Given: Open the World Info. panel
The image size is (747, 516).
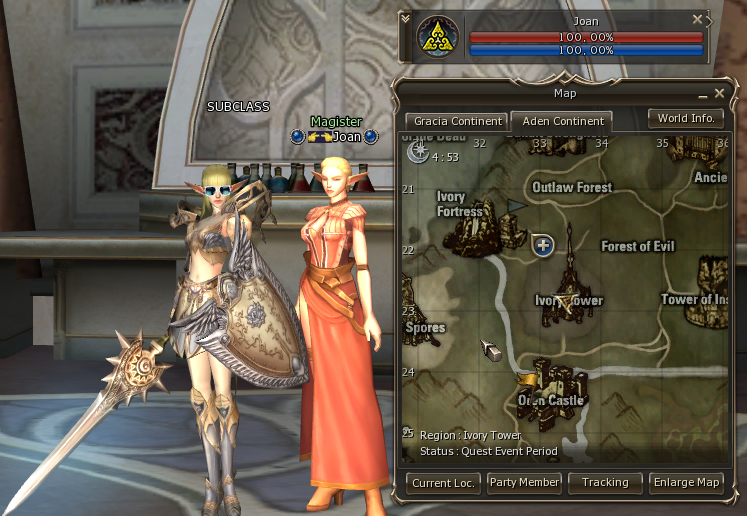Looking at the screenshot, I should point(686,118).
